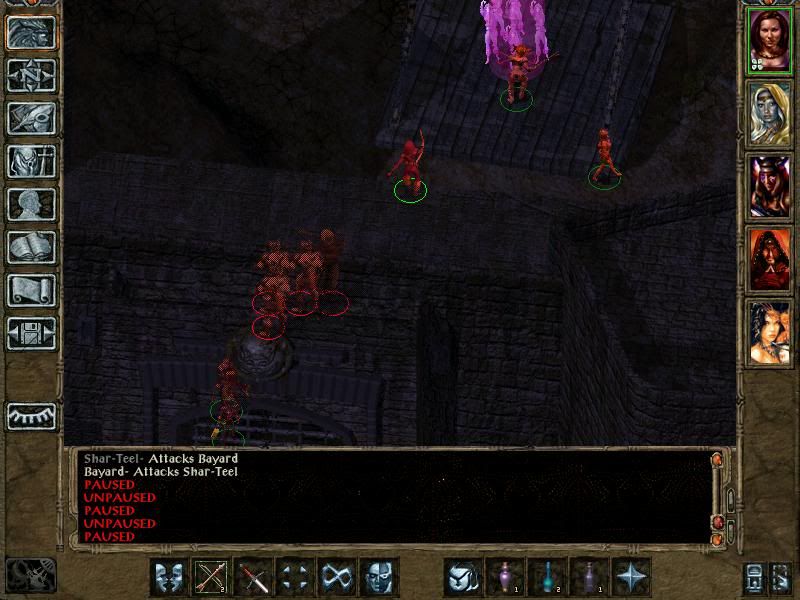This screenshot has width=800, height=600.
Task: Choose the horned-helmet warrior portrait
Action: 769,186
